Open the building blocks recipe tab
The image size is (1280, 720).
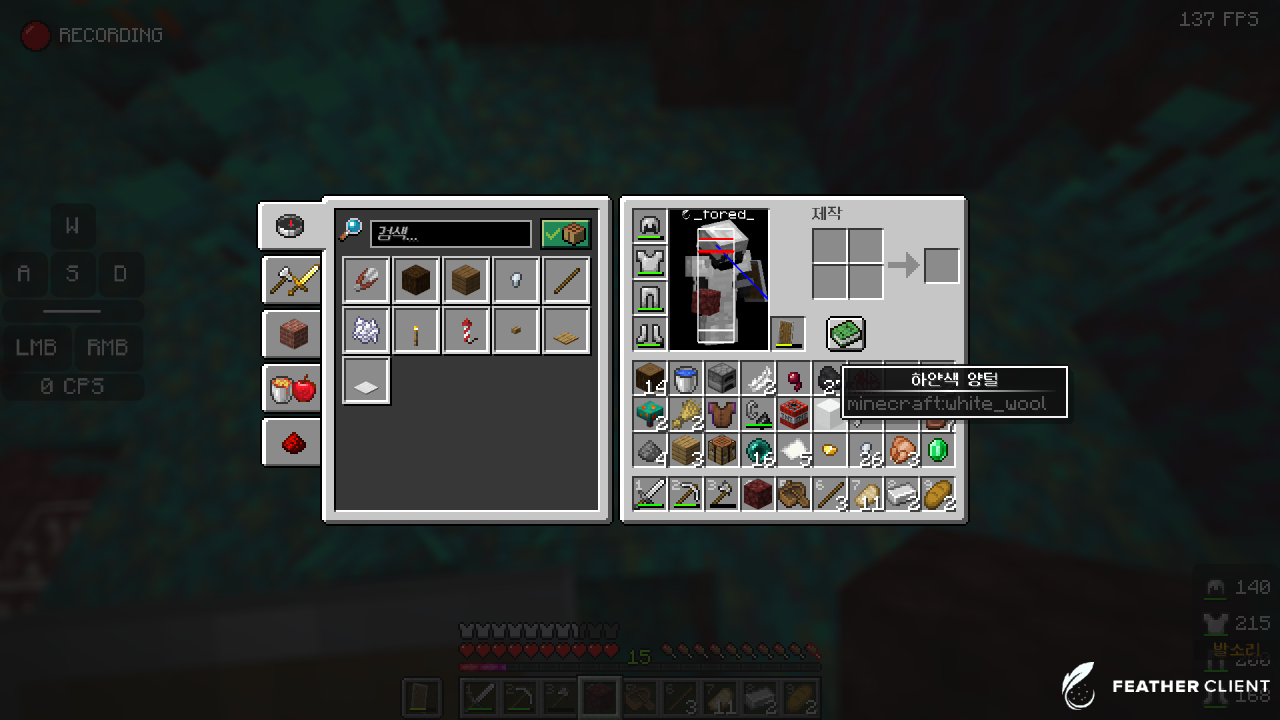[x=293, y=334]
